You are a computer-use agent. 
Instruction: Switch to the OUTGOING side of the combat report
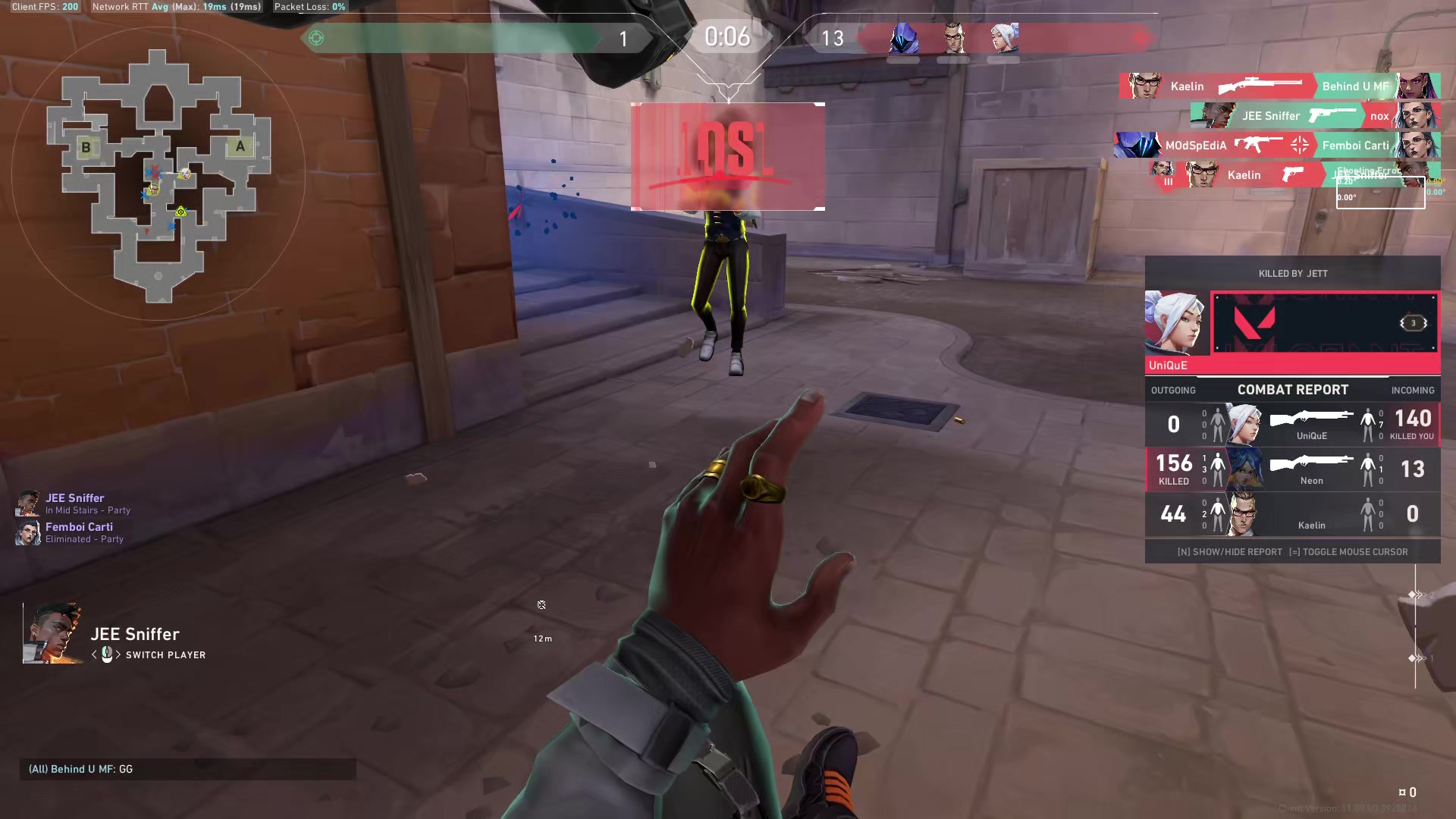pos(1173,390)
